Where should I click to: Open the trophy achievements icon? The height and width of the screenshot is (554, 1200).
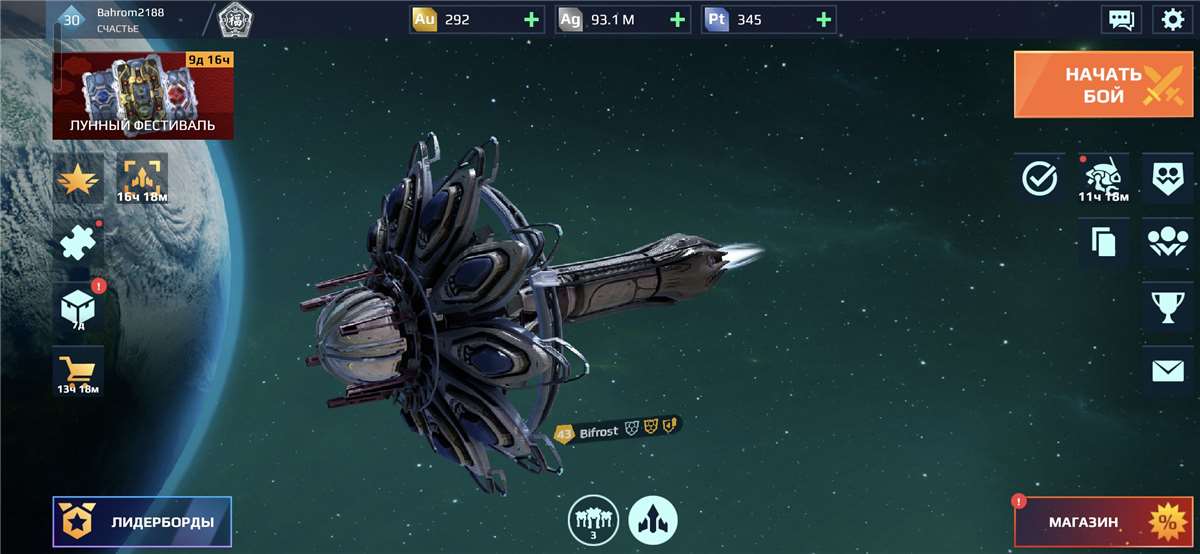coord(1167,306)
